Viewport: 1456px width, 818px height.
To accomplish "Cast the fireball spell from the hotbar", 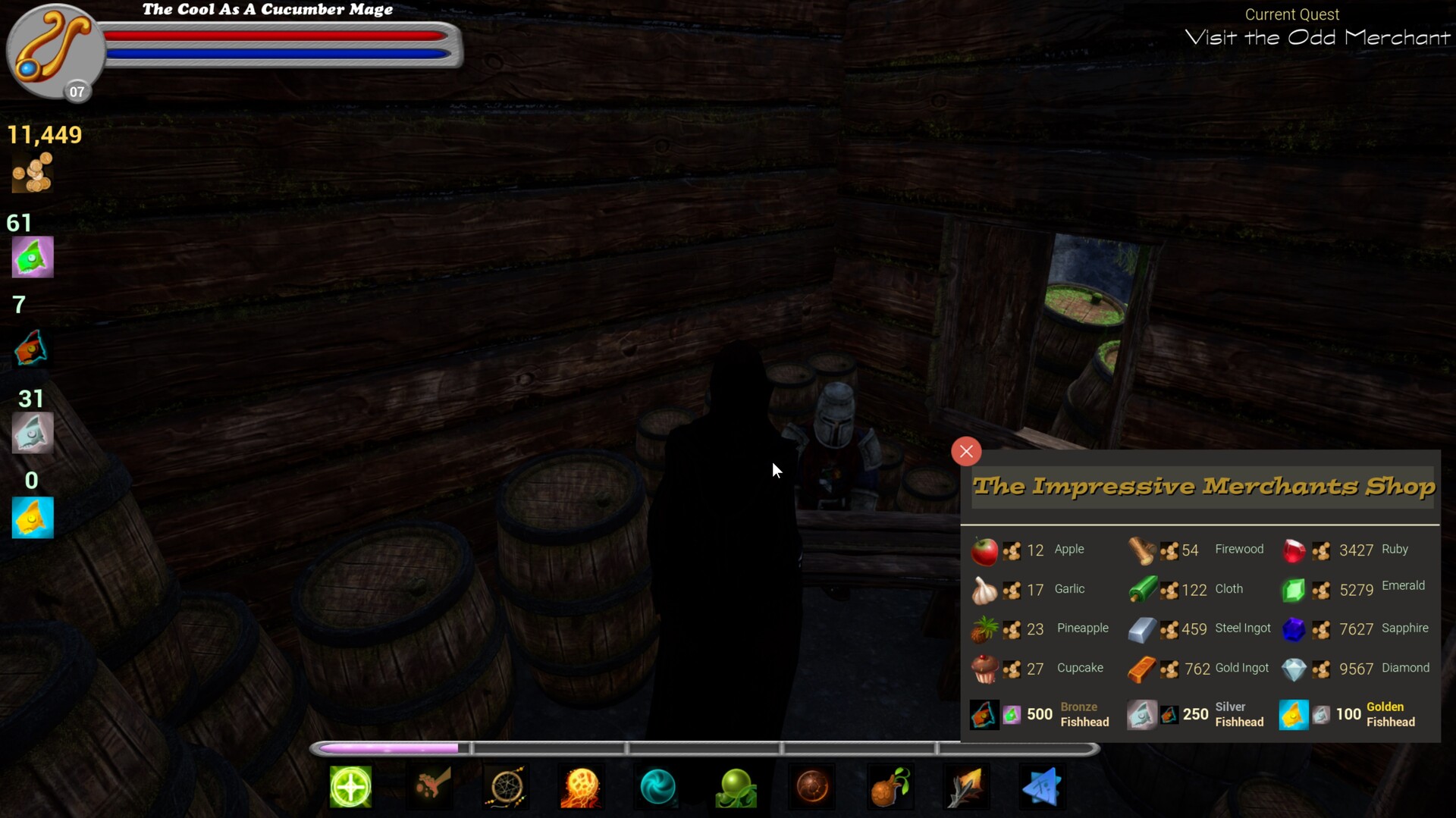I will [582, 788].
